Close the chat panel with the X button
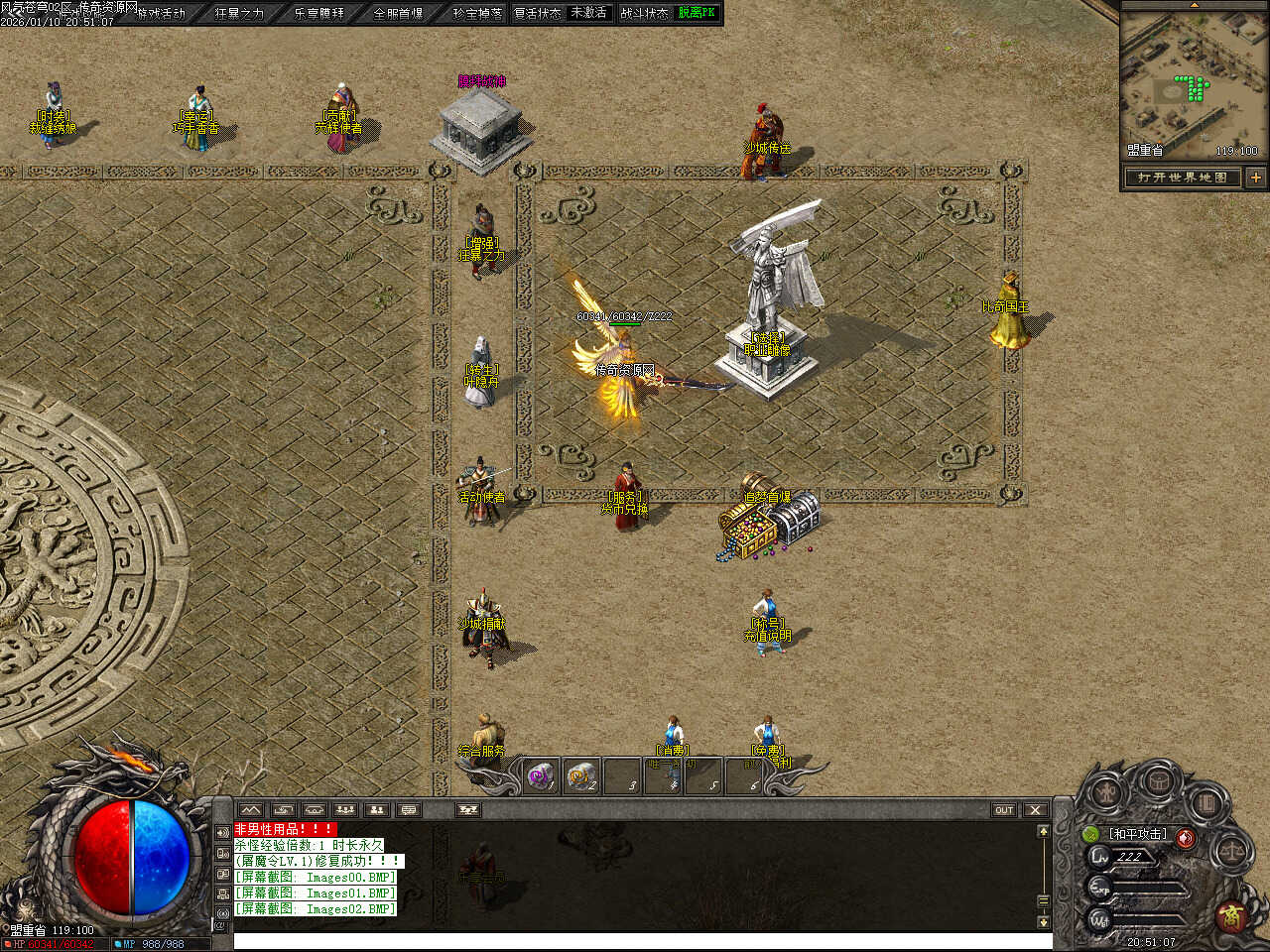1270x952 pixels. point(1035,810)
